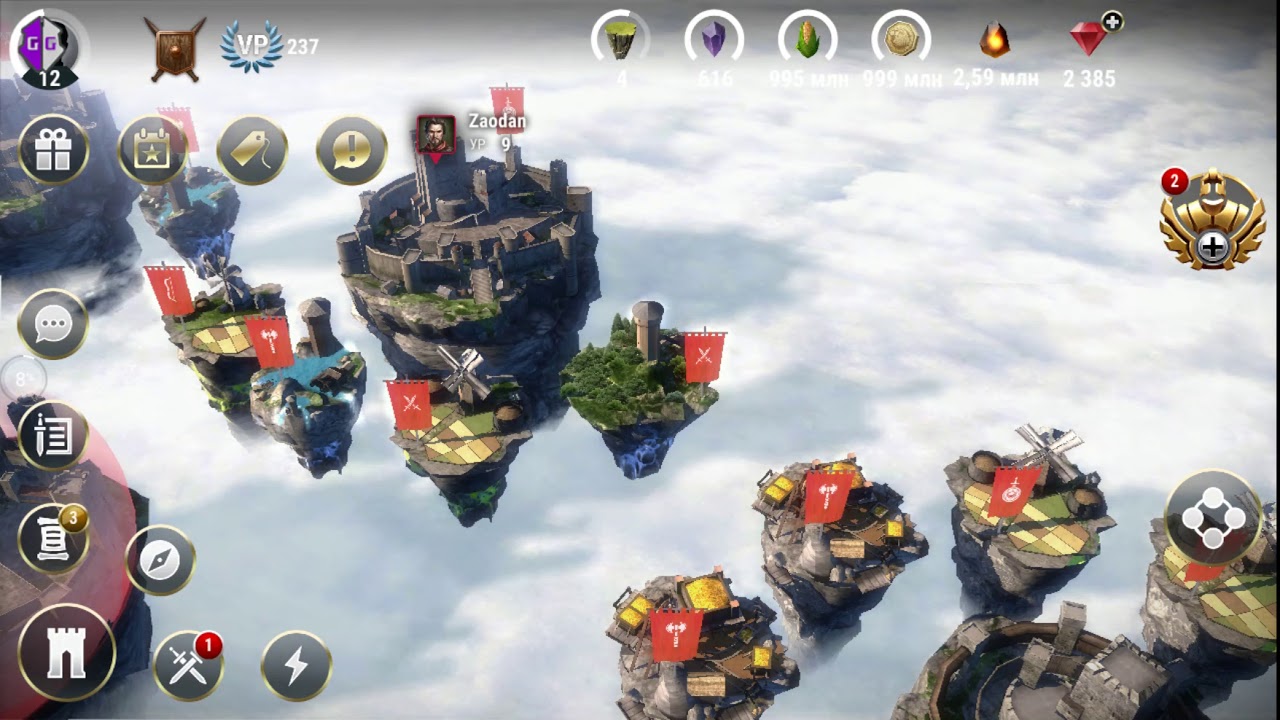This screenshot has width=1280, height=720.
Task: Open the four-circle formation button
Action: (x=1212, y=517)
